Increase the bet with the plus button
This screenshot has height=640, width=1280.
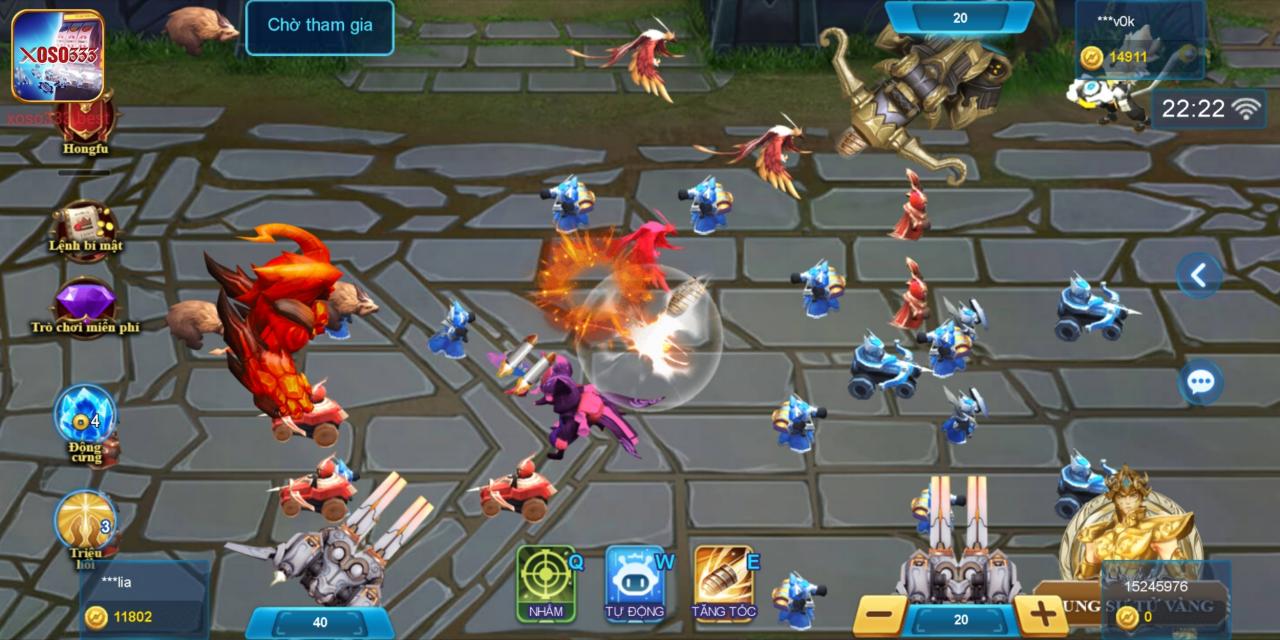[1041, 616]
